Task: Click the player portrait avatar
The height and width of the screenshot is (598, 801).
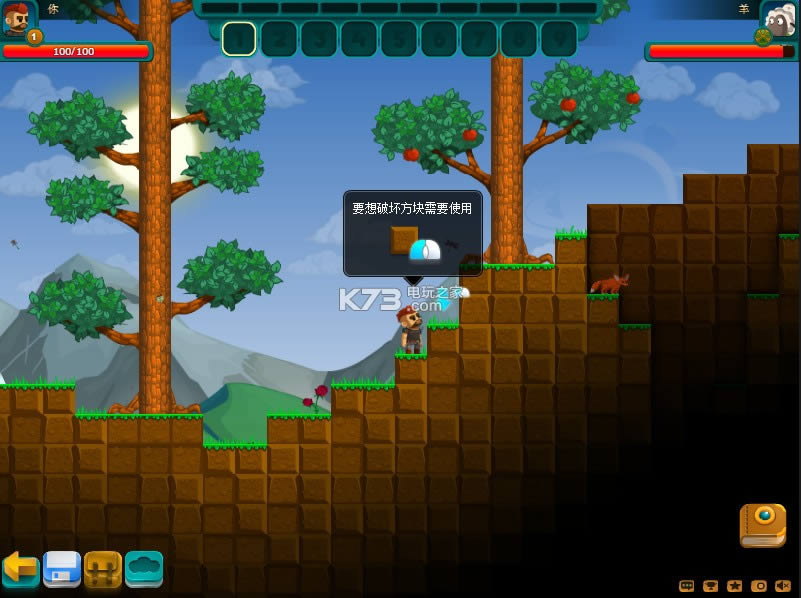Action: (x=17, y=19)
